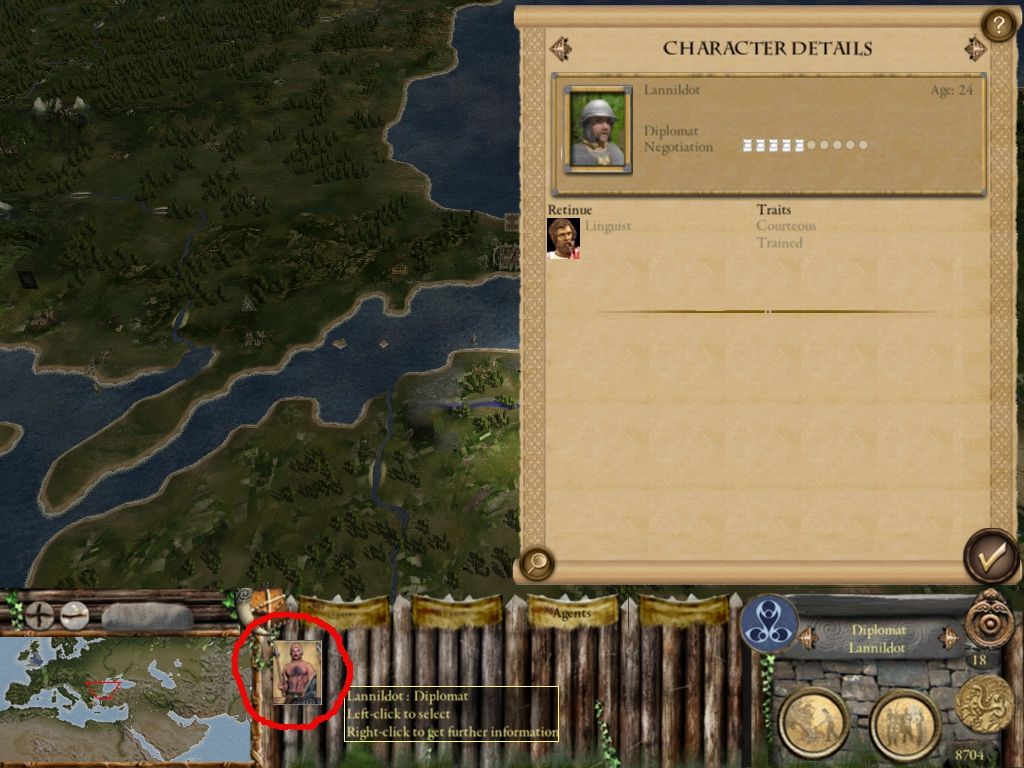The image size is (1024, 768).
Task: Cycle to next agent beside the Diplomat Lannildot label
Action: click(946, 637)
